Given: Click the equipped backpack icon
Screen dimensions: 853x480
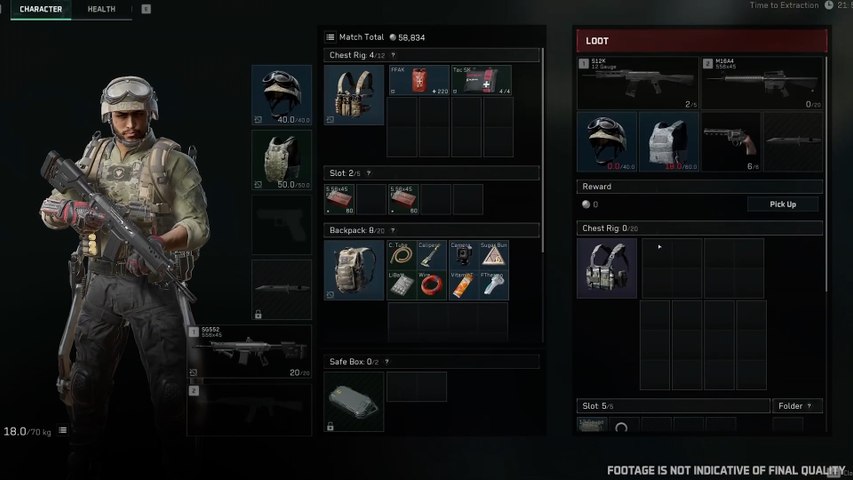Looking at the screenshot, I should (x=354, y=270).
